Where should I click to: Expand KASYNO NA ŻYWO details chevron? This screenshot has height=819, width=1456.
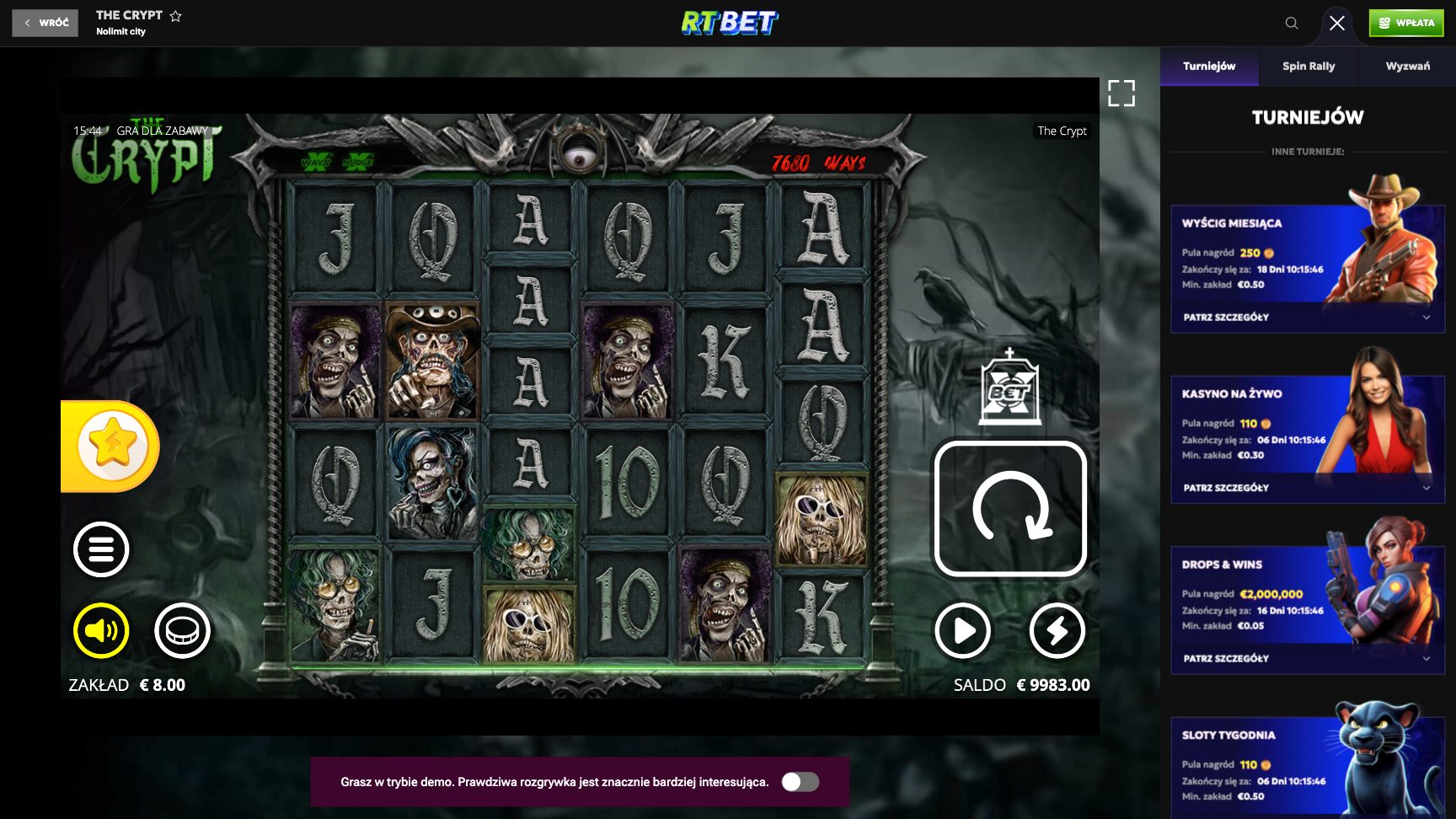click(x=1426, y=488)
